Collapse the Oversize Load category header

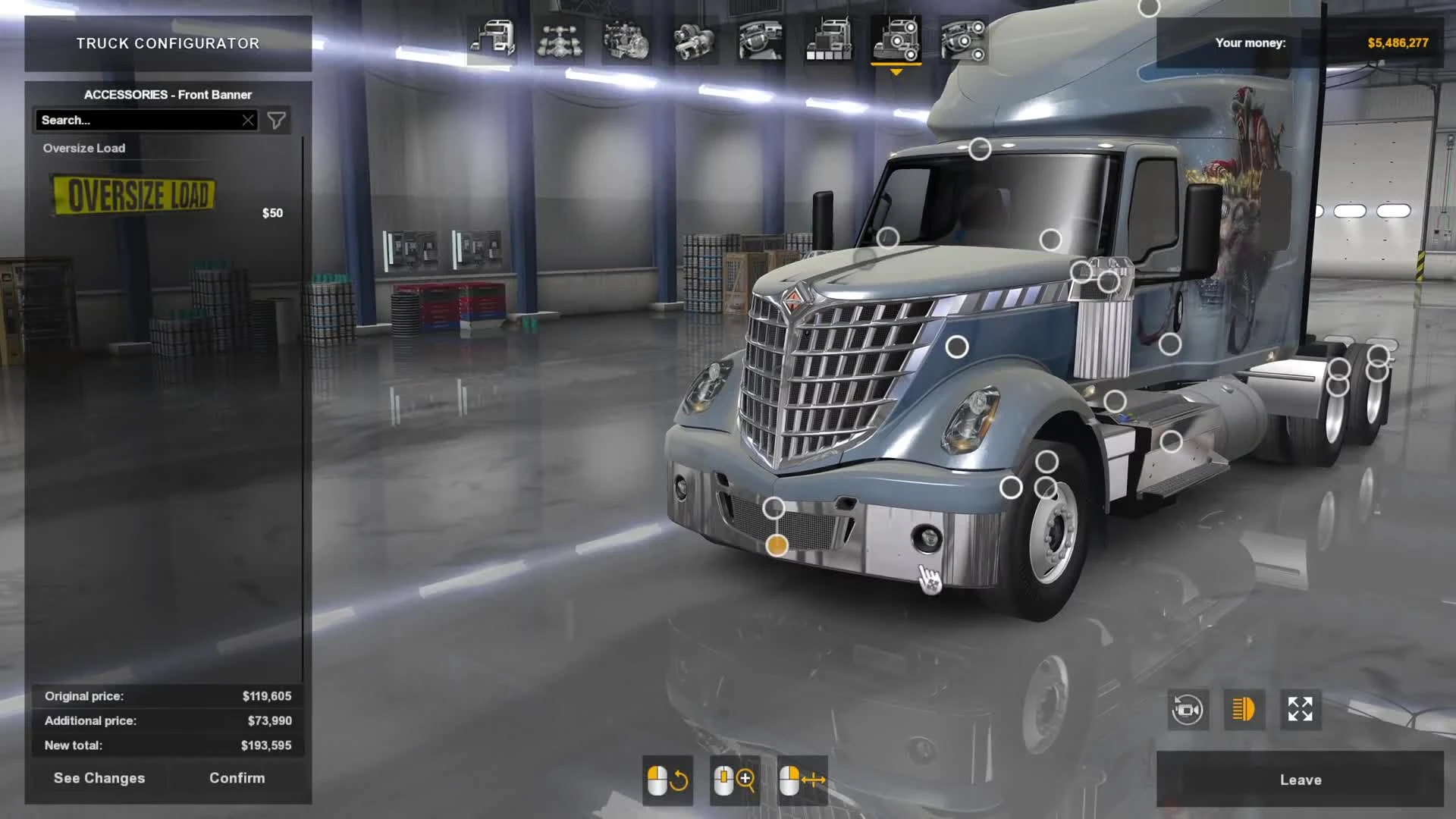point(84,148)
